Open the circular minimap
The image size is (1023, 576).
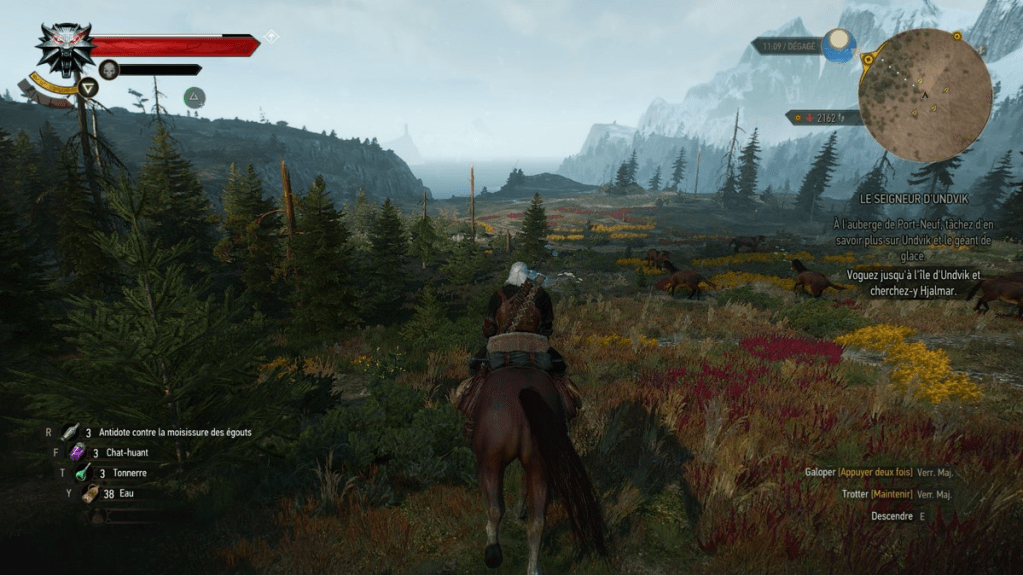click(925, 95)
